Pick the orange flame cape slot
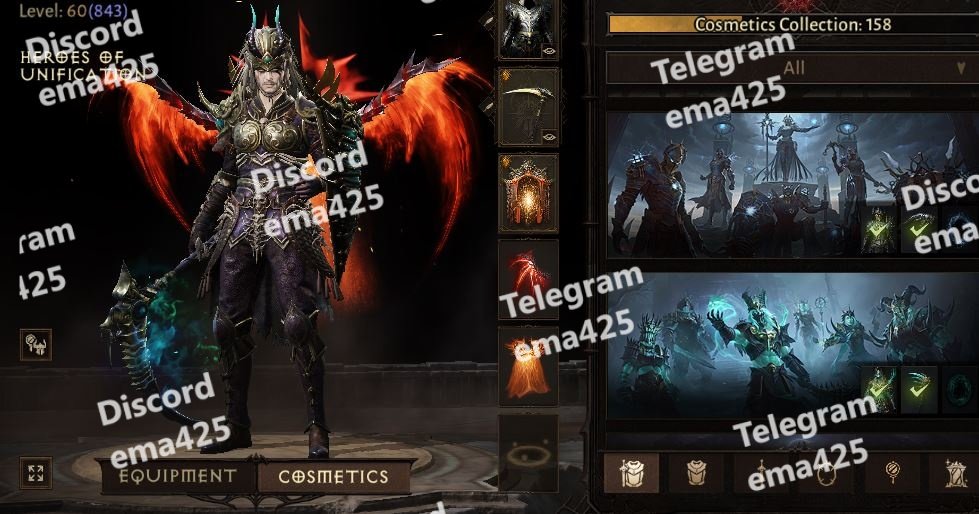Viewport: 979px width, 514px height. pos(528,365)
